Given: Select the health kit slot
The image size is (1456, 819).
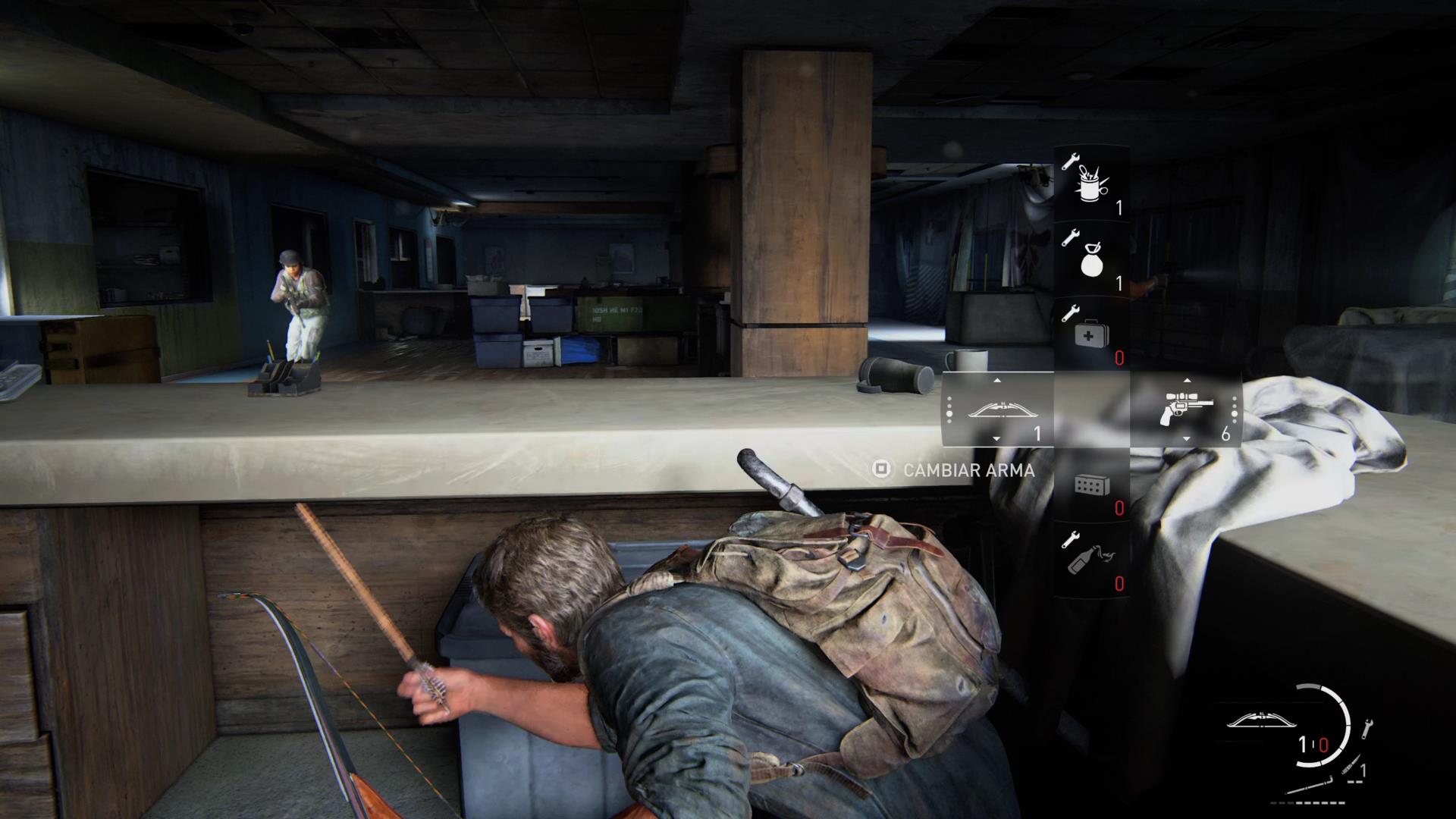Looking at the screenshot, I should coord(1092,334).
